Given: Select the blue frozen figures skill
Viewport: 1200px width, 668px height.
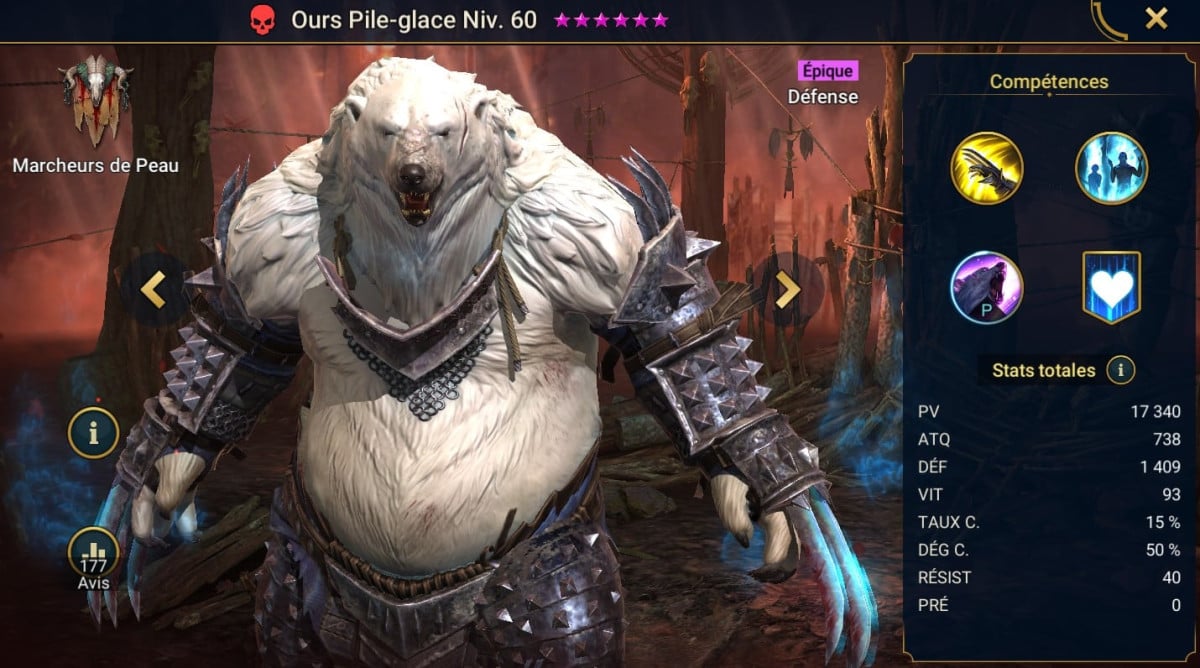Looking at the screenshot, I should (1111, 168).
